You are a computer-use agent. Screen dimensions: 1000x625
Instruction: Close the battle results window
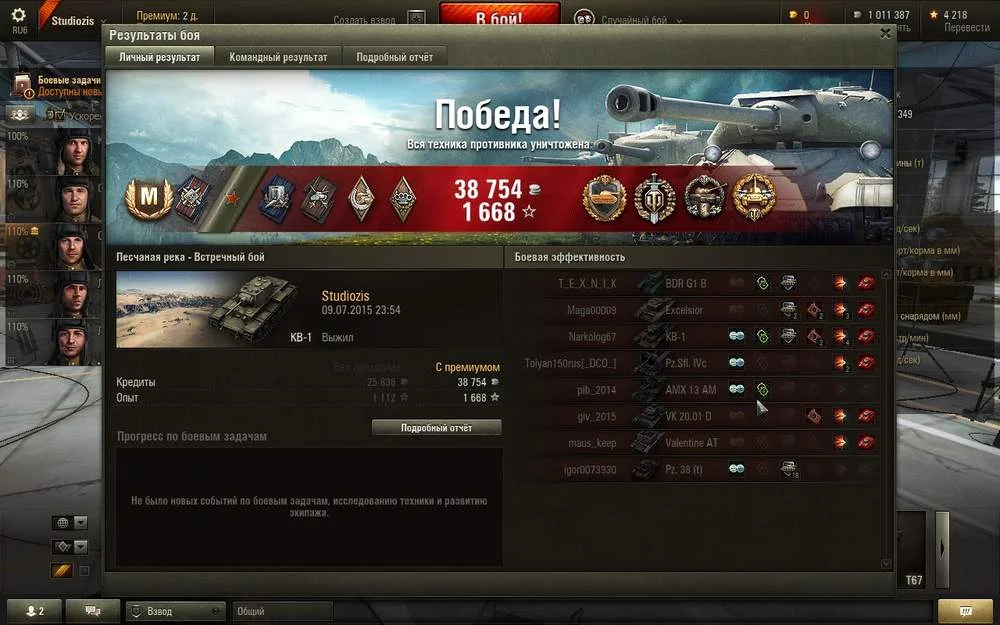(x=885, y=33)
